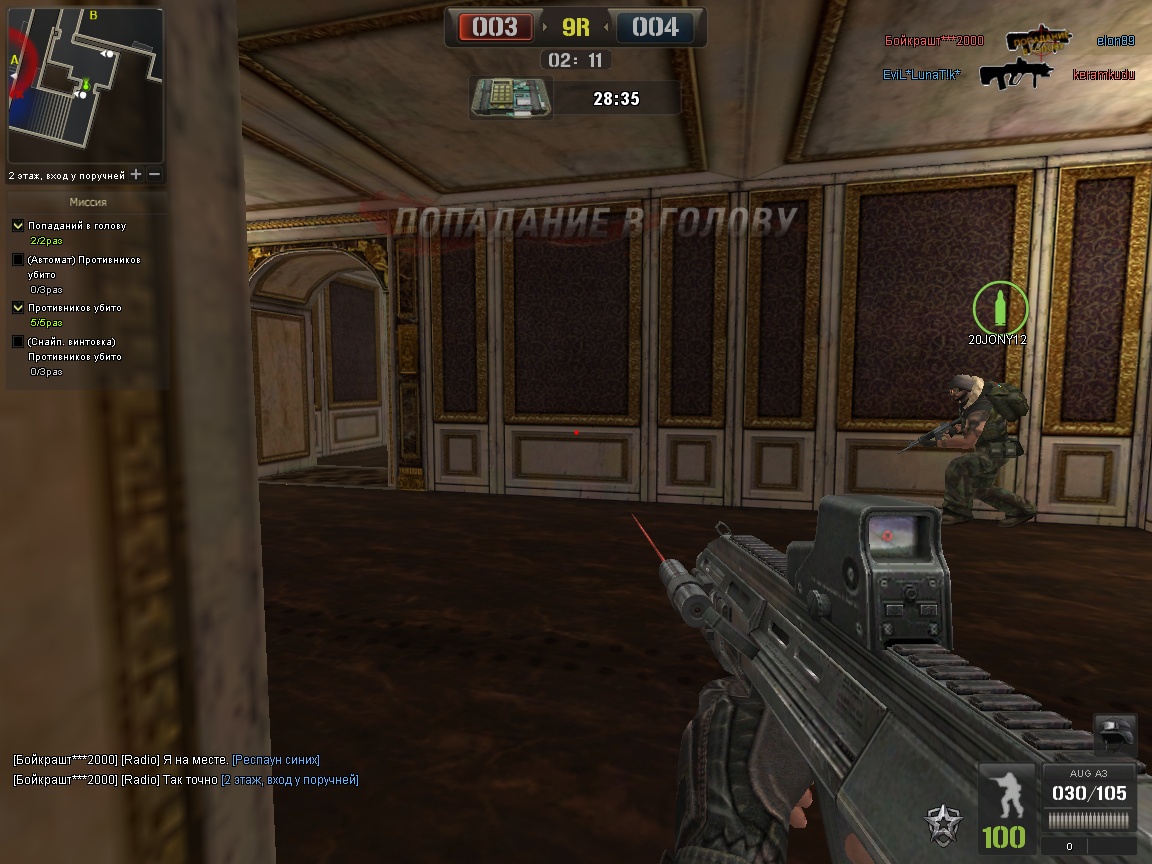Screen dimensions: 1152x864
Task: Click the silver star rank badge
Action: click(944, 823)
